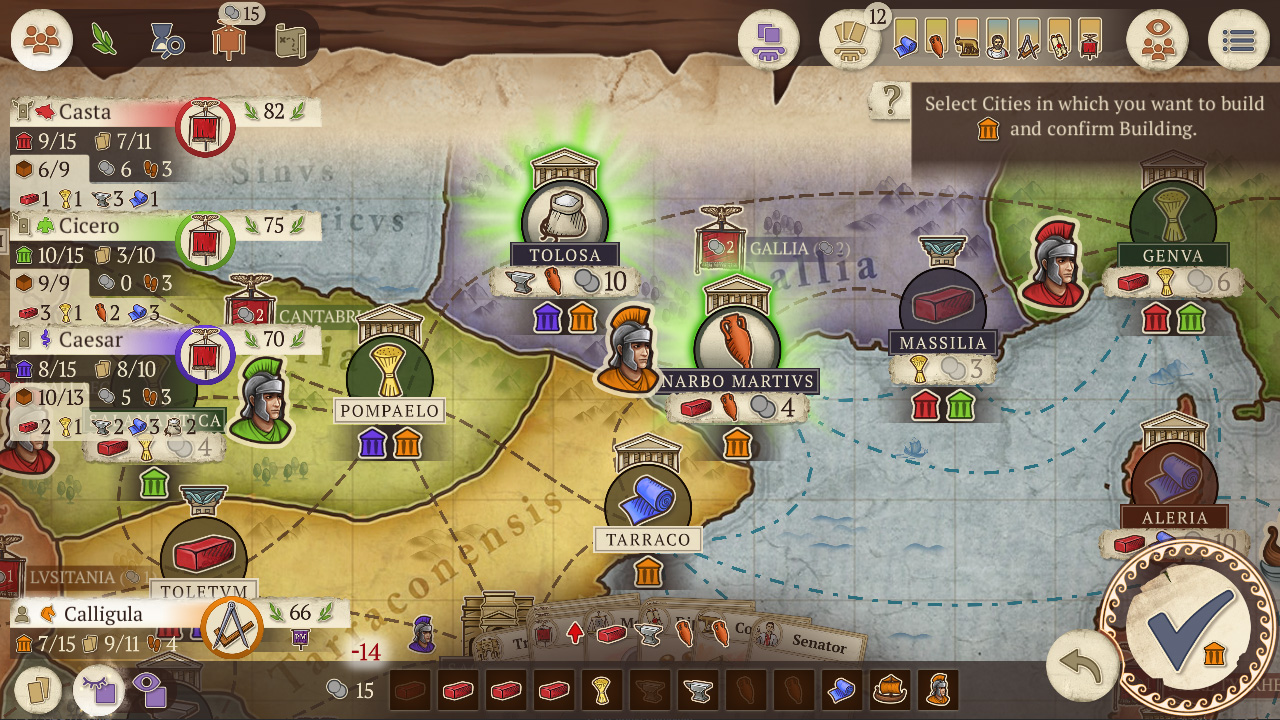Open the map overview scroll icon
The width and height of the screenshot is (1280, 720).
point(290,38)
